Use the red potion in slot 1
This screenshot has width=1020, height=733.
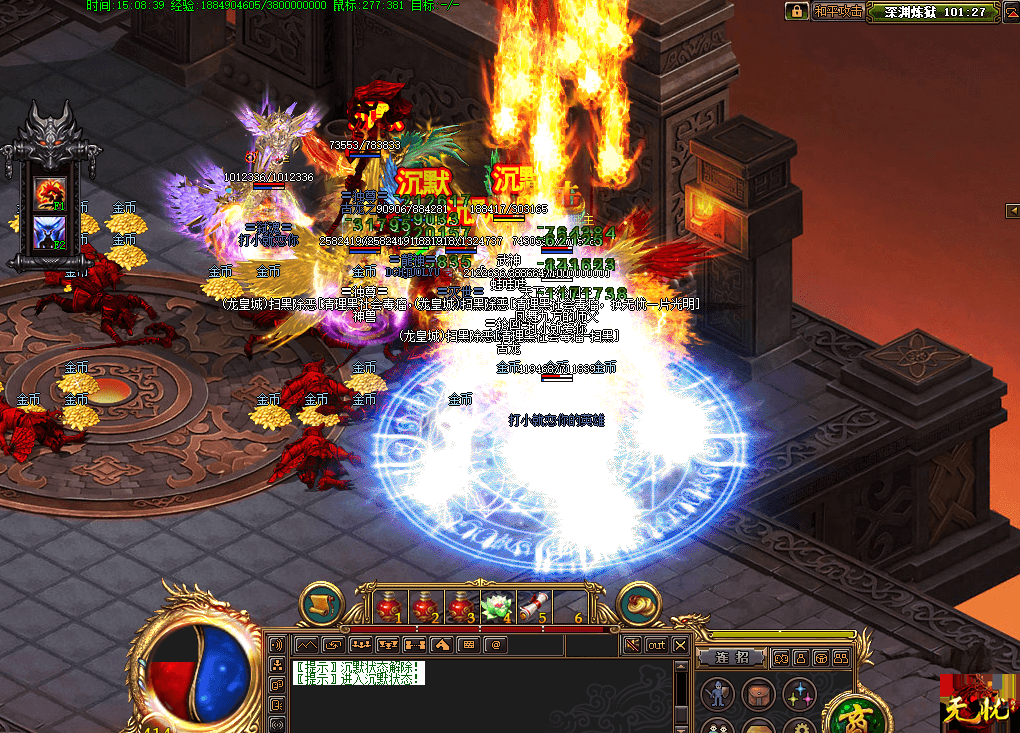(390, 607)
